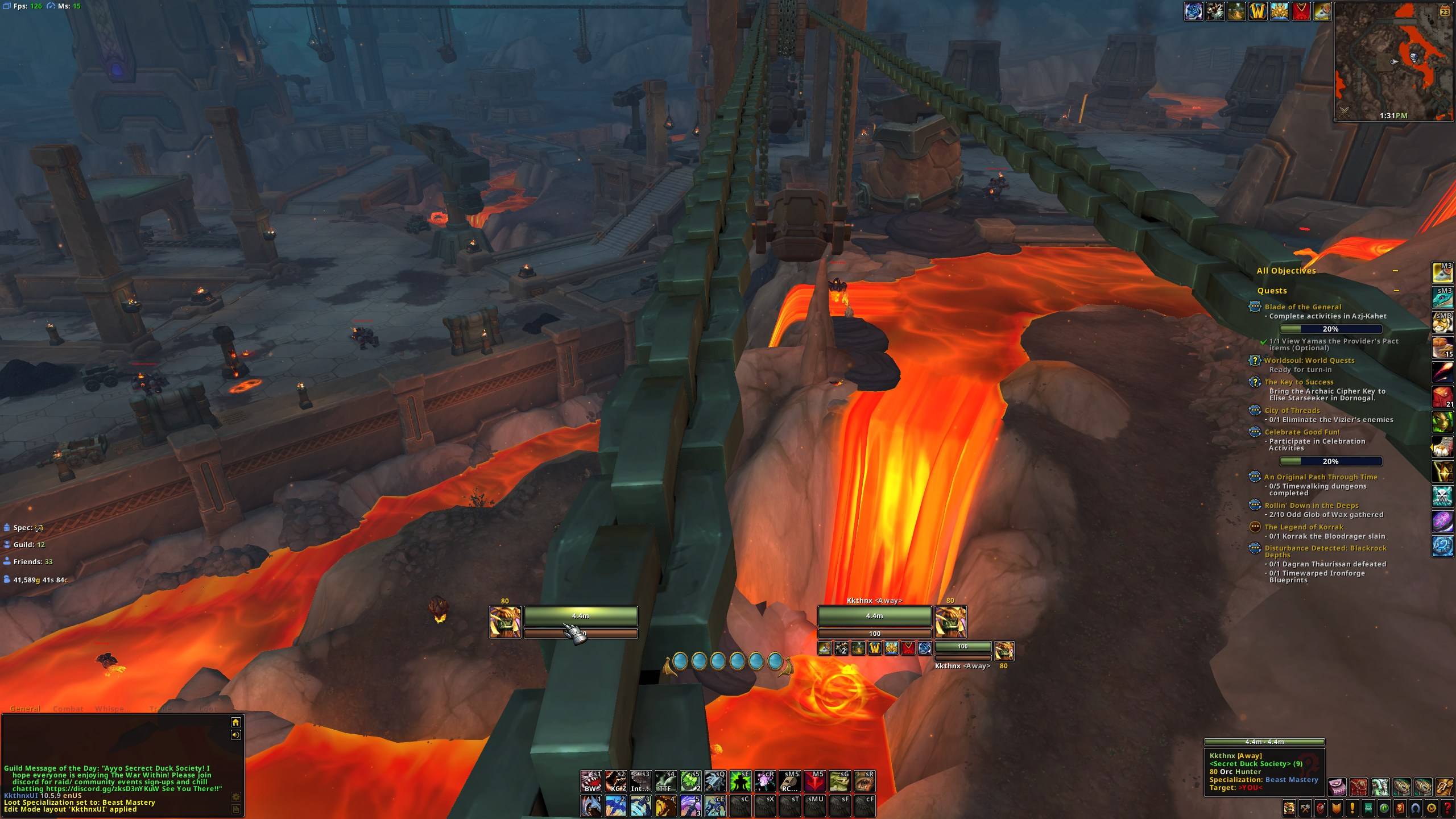Image resolution: width=1456 pixels, height=819 pixels.
Task: Toggle the chat voice speaker button
Action: (235, 735)
